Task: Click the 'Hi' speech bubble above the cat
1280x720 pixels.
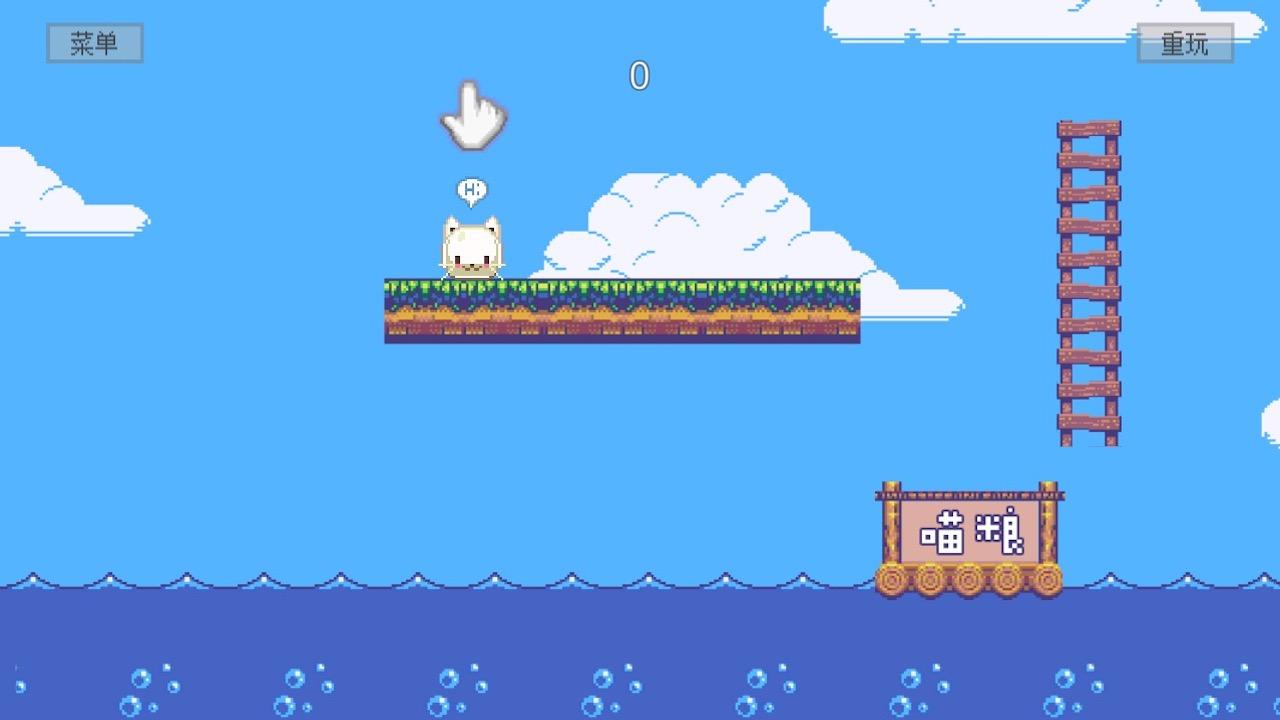Action: pos(470,188)
